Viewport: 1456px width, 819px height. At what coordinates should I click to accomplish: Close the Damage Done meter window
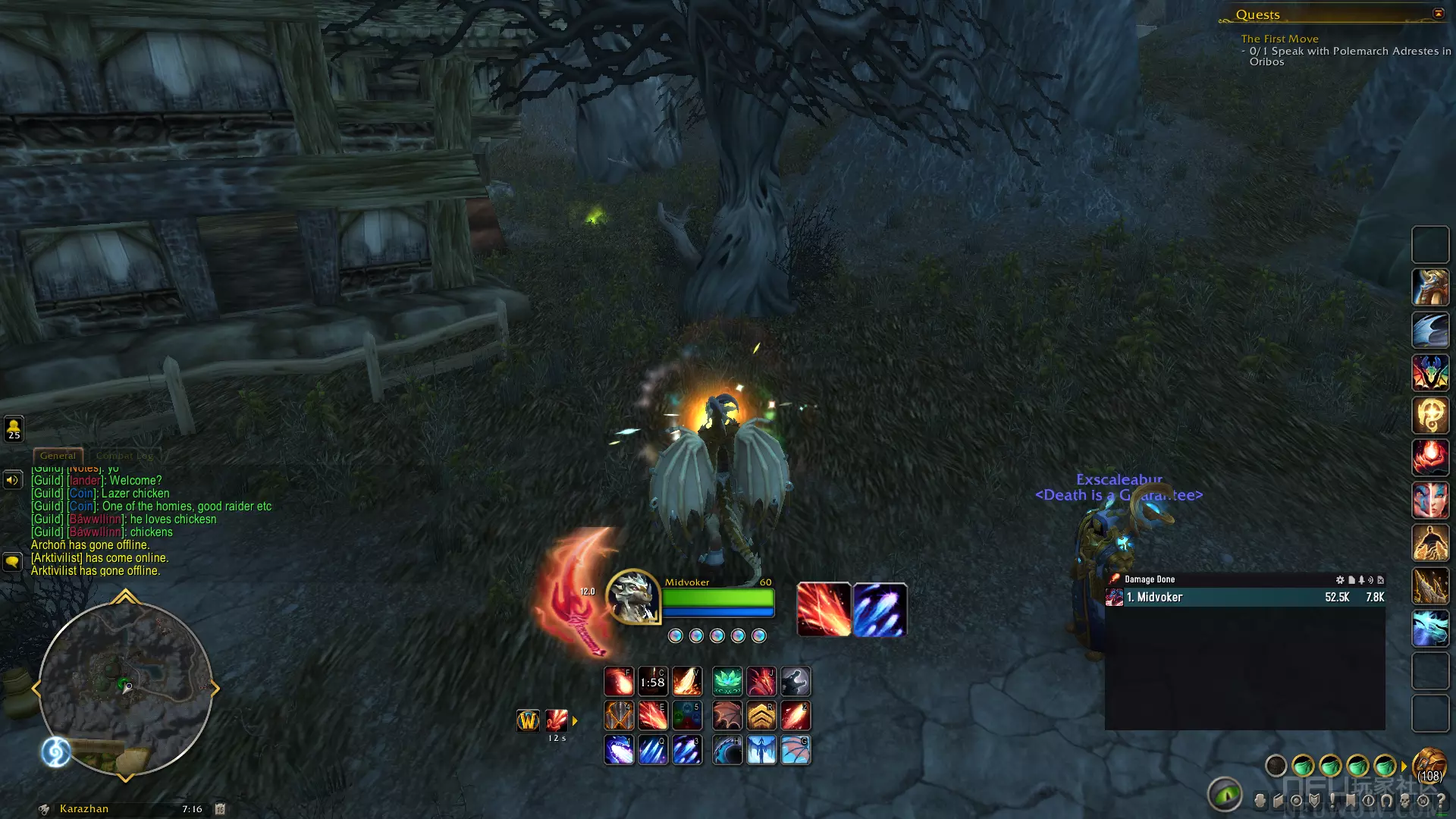pyautogui.click(x=1380, y=580)
